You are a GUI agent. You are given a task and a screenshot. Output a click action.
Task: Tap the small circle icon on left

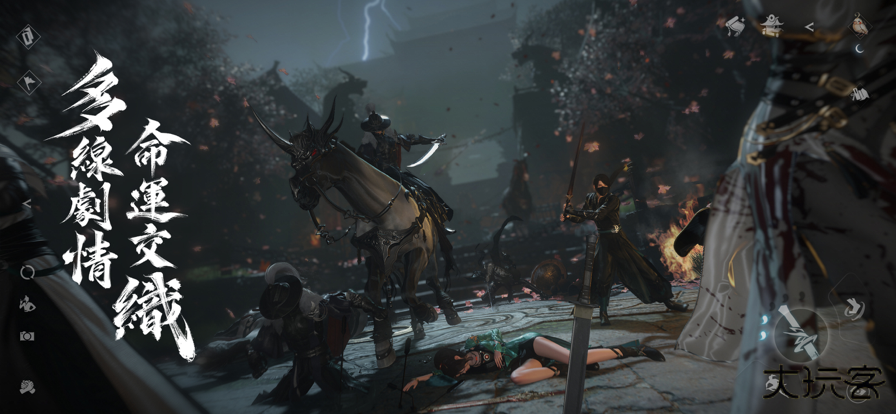[27, 271]
